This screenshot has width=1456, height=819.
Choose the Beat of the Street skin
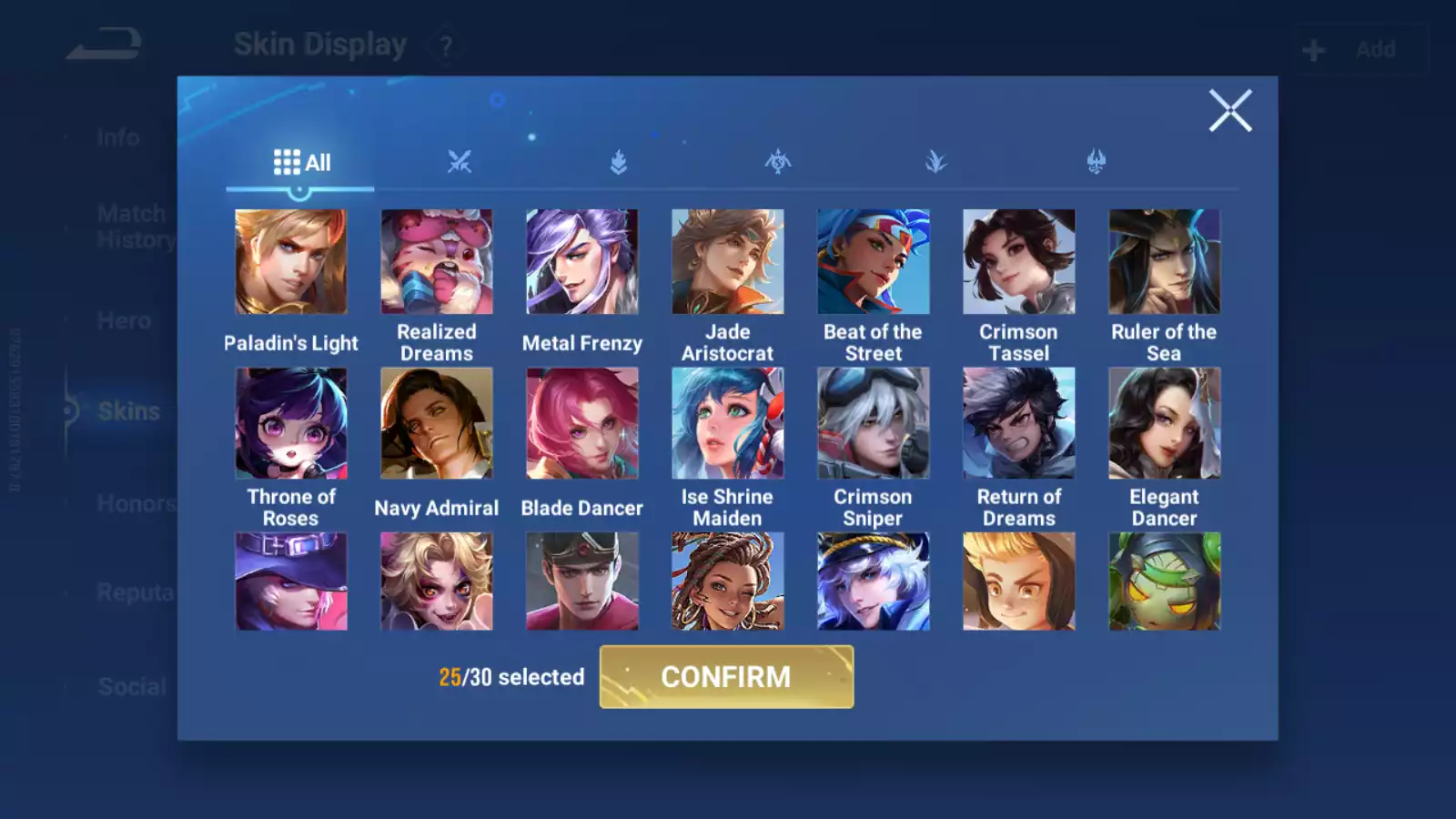[x=874, y=262]
